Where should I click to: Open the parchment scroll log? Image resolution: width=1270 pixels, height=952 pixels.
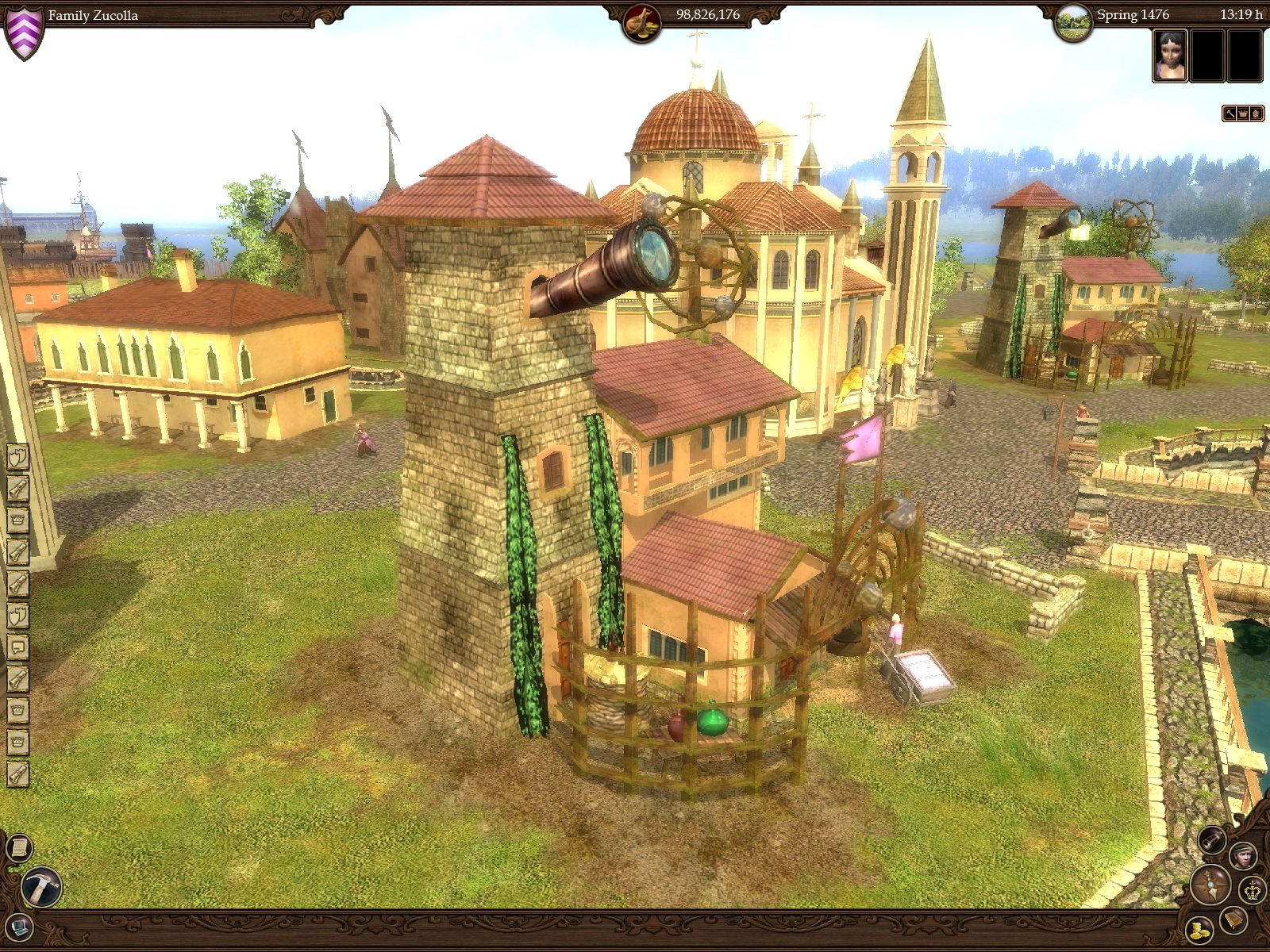tap(17, 848)
